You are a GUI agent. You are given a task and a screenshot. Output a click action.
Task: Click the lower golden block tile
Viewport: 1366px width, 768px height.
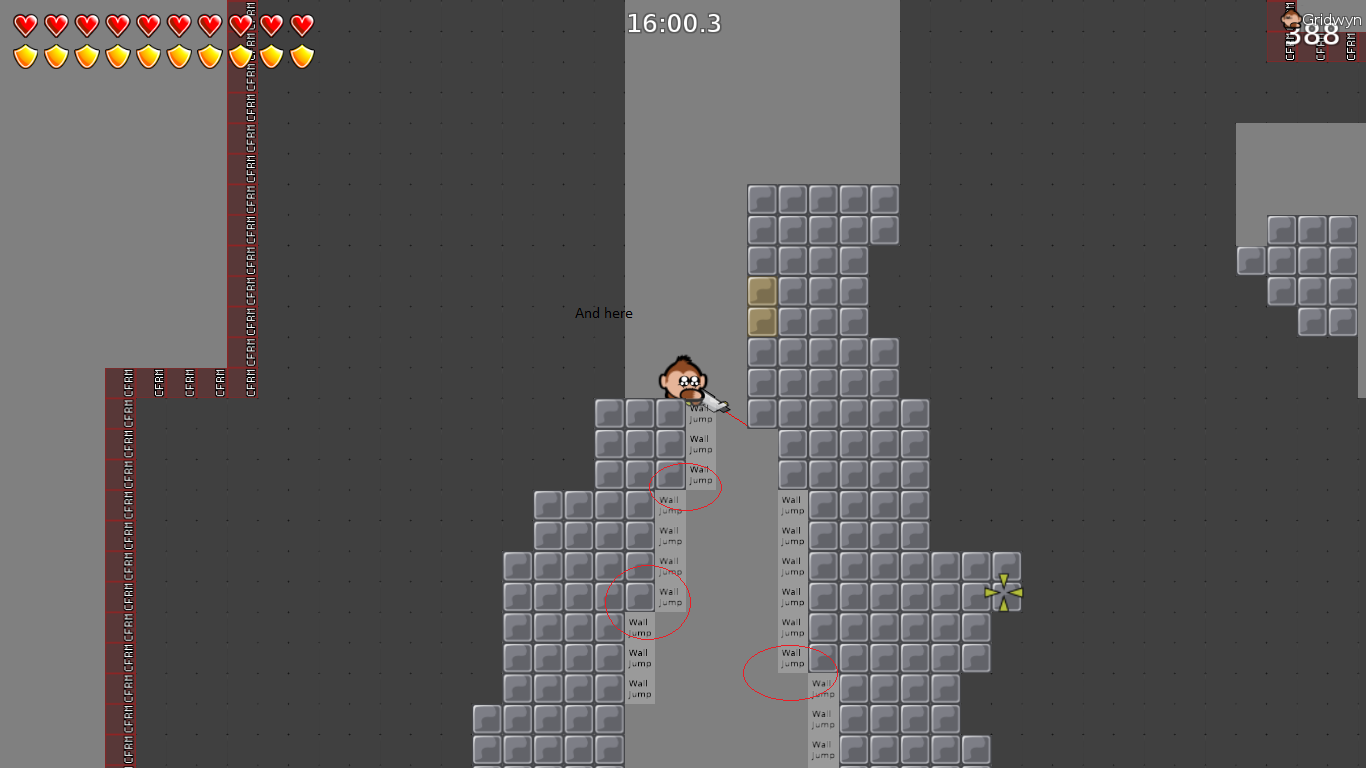[760, 322]
